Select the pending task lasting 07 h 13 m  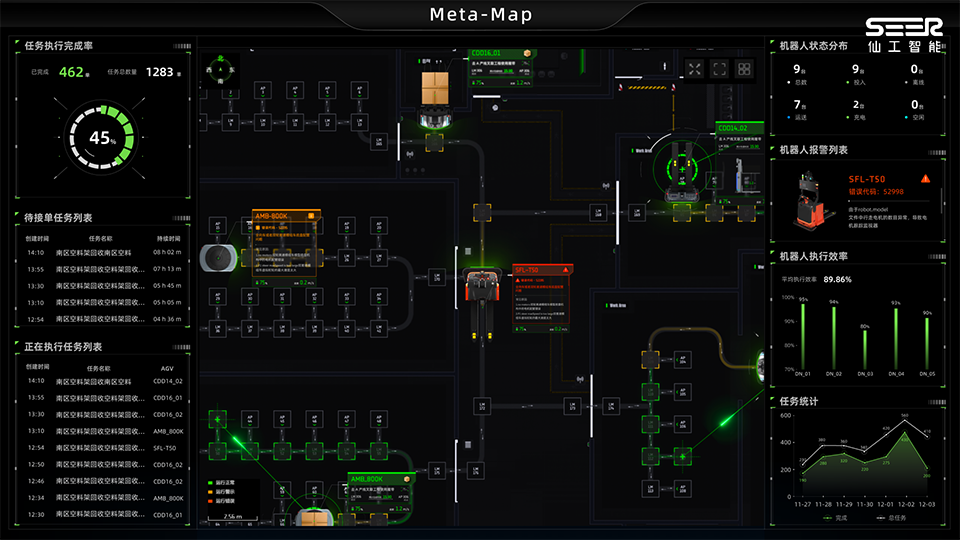click(100, 270)
